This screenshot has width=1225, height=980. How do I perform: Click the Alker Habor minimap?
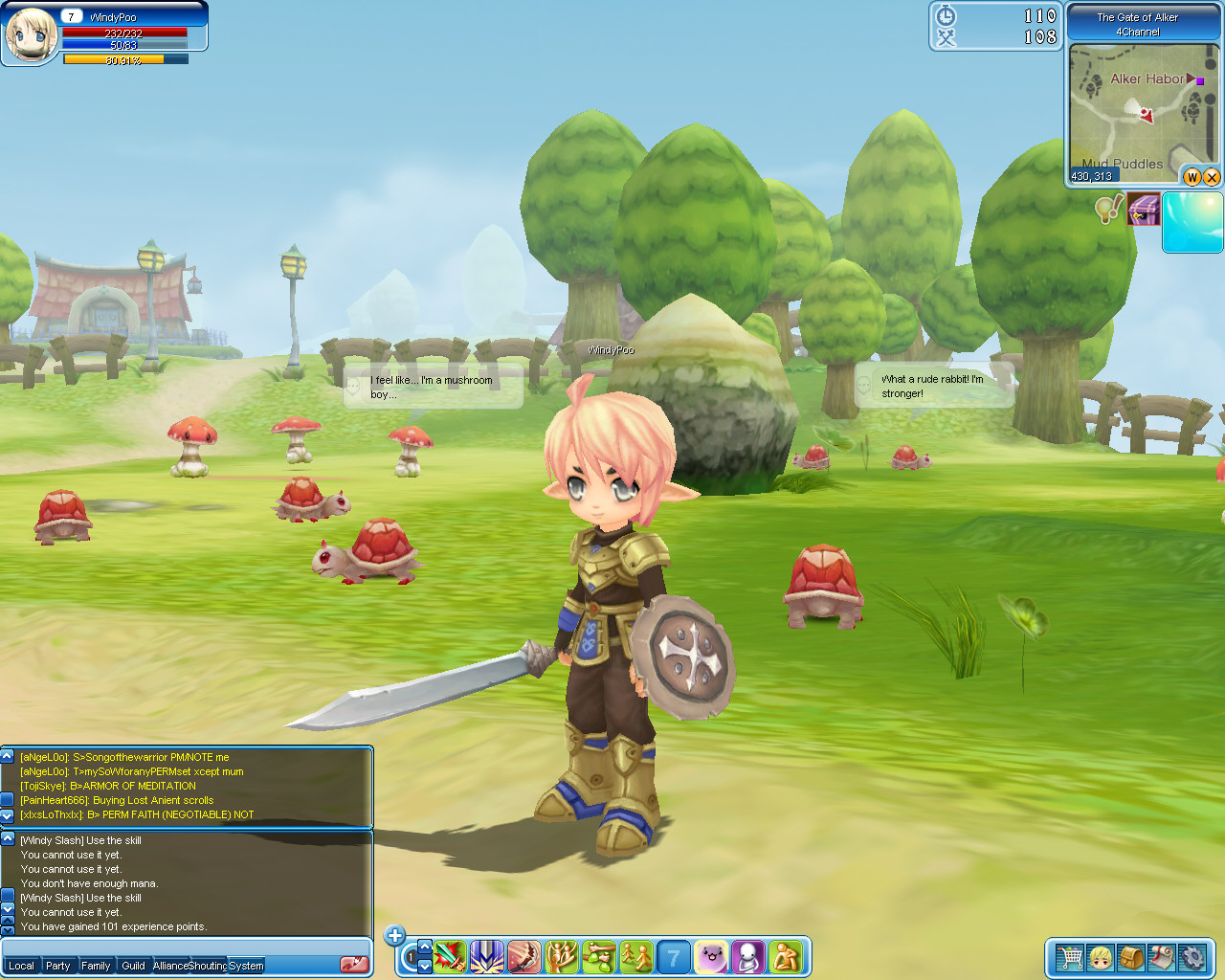[1138, 110]
